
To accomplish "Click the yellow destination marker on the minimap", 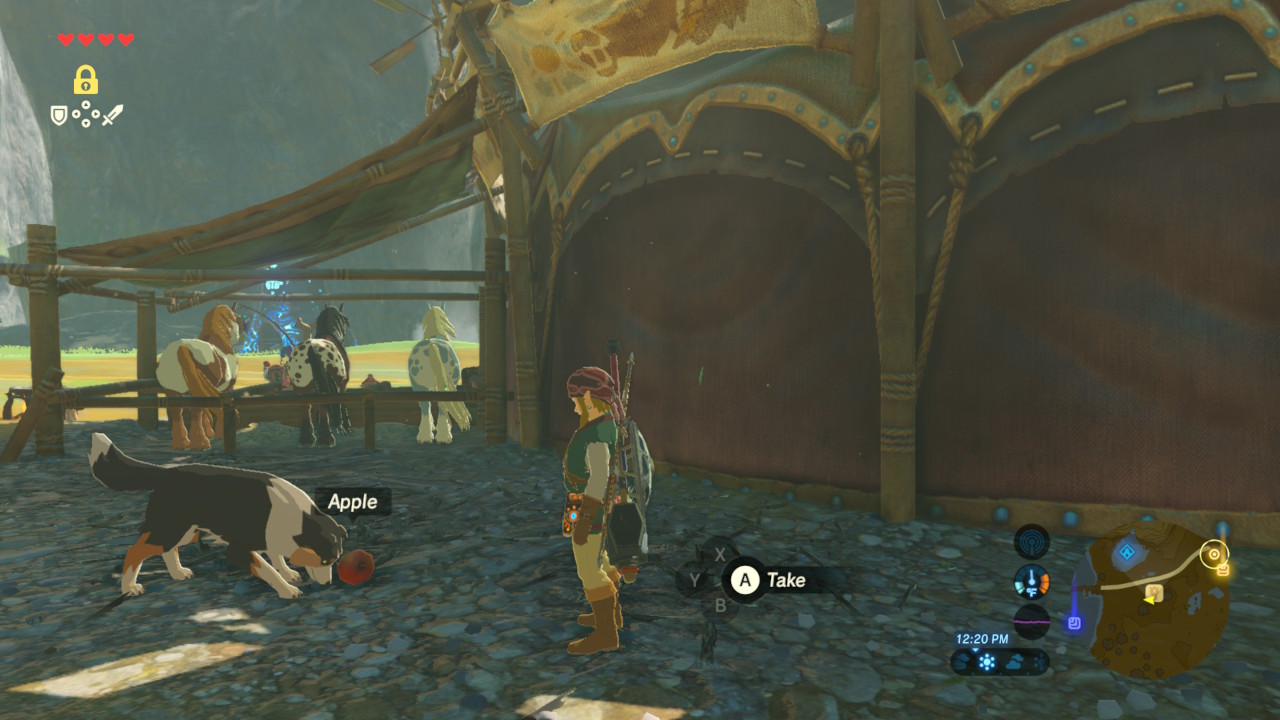I will tap(1214, 554).
